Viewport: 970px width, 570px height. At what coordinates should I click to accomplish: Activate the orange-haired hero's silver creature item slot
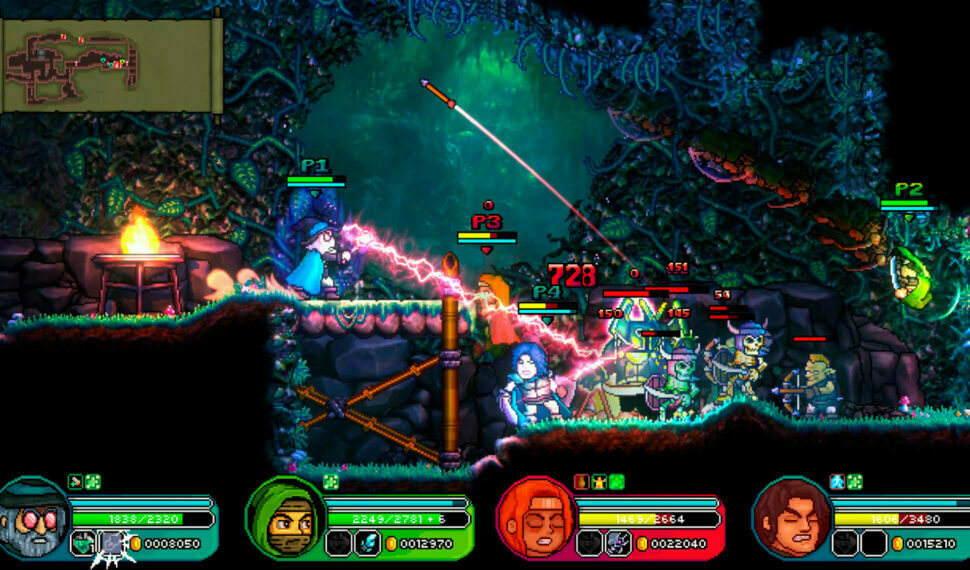click(x=617, y=543)
